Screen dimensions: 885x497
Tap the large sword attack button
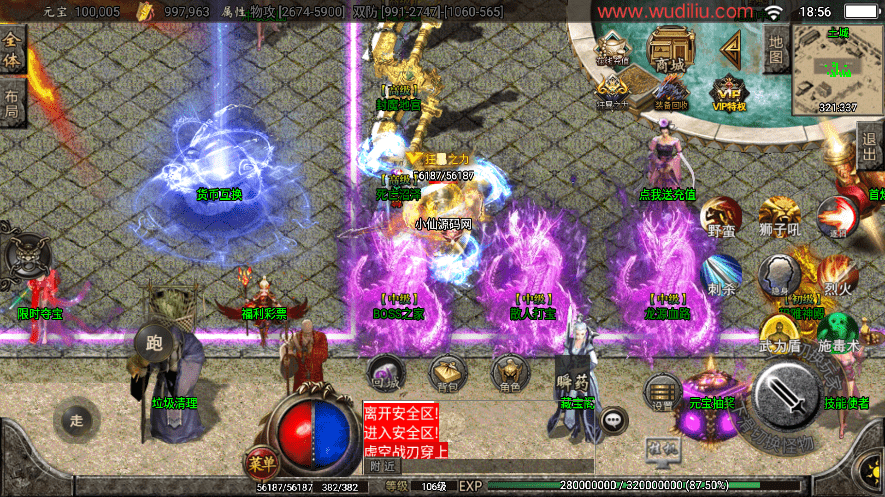click(789, 394)
